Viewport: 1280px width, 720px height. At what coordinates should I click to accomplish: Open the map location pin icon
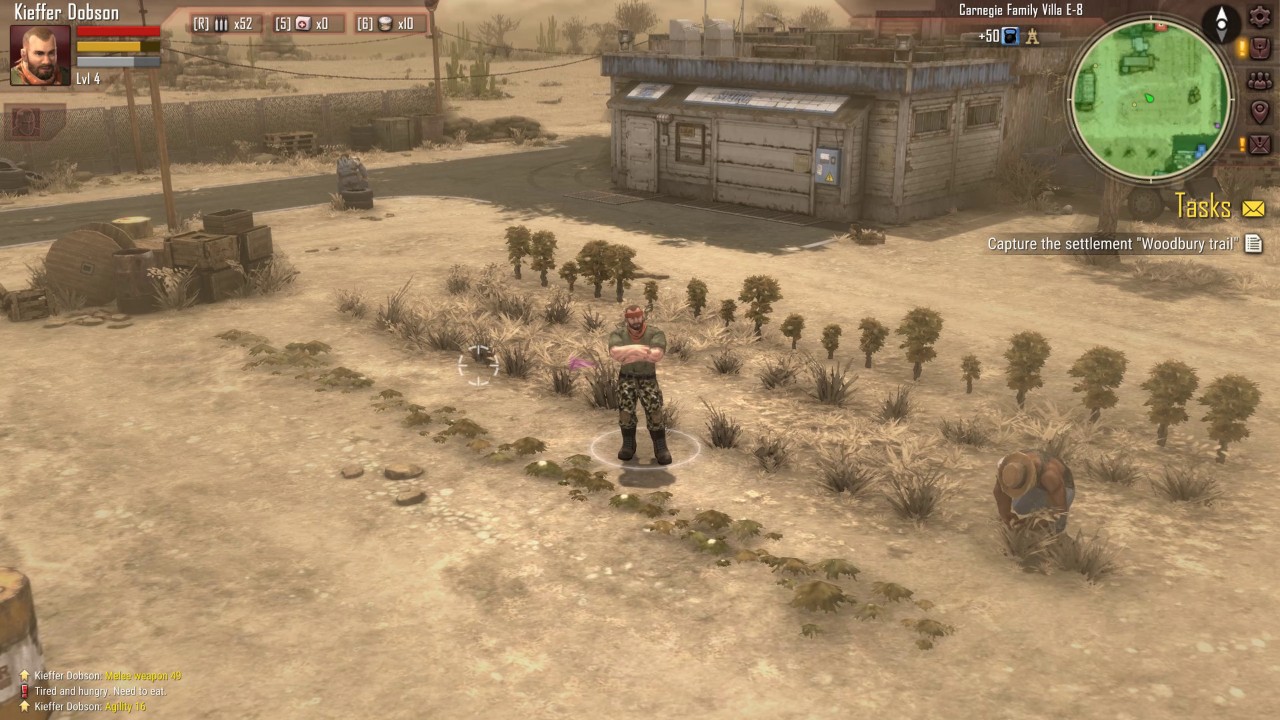pos(1259,112)
